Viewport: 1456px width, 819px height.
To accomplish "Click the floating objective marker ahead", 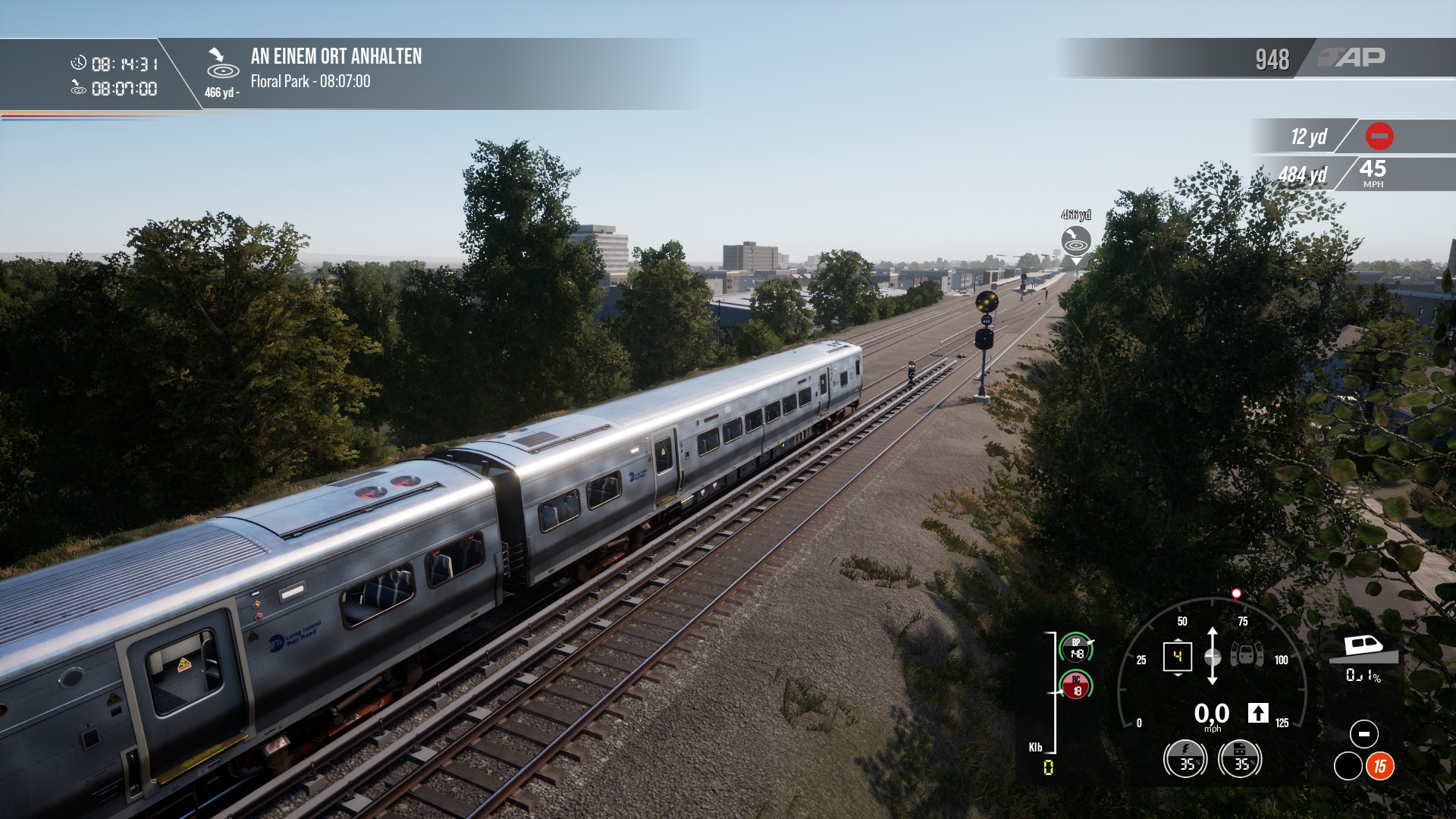I will 1075,243.
